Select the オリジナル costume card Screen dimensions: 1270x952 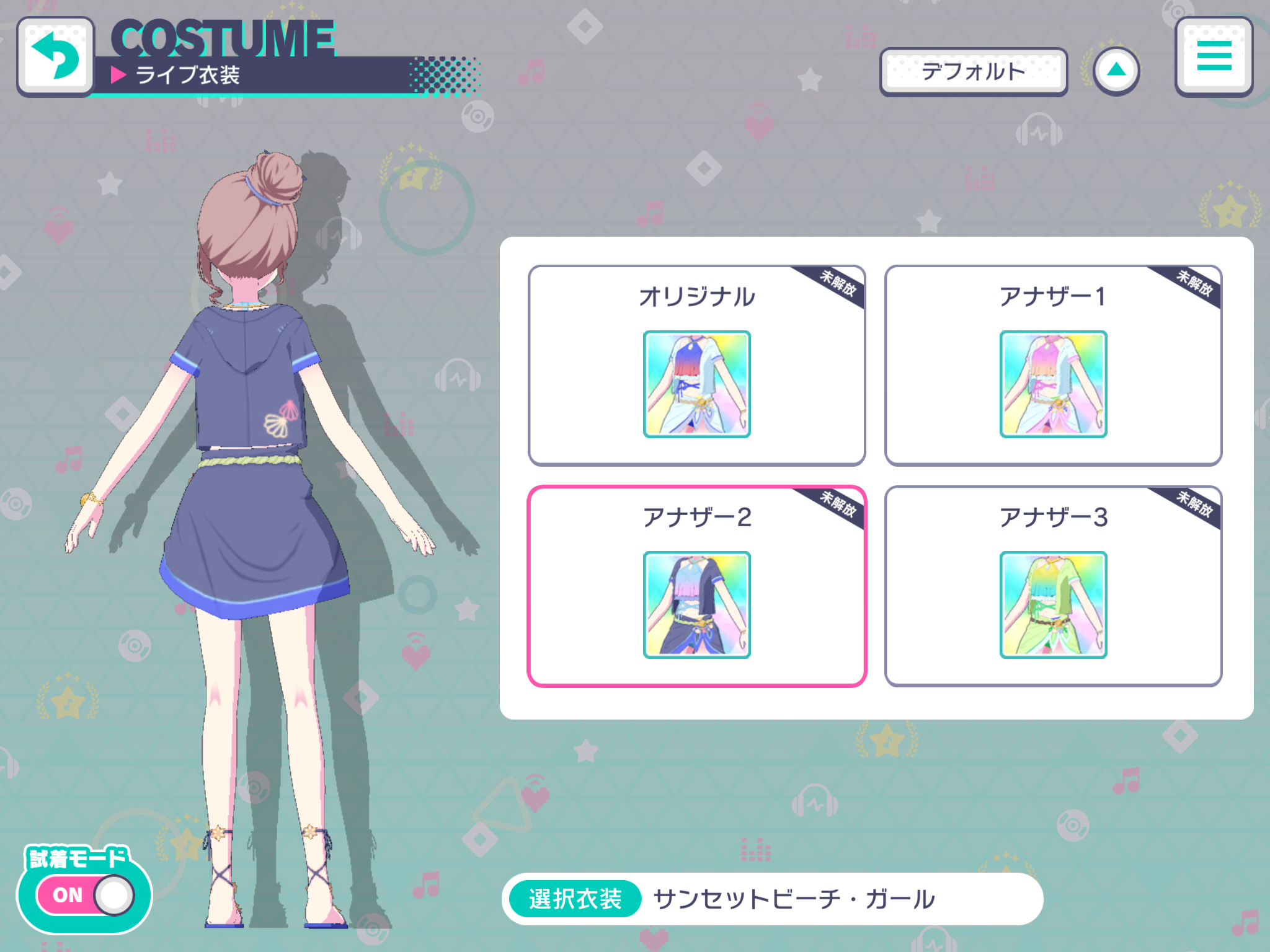696,365
